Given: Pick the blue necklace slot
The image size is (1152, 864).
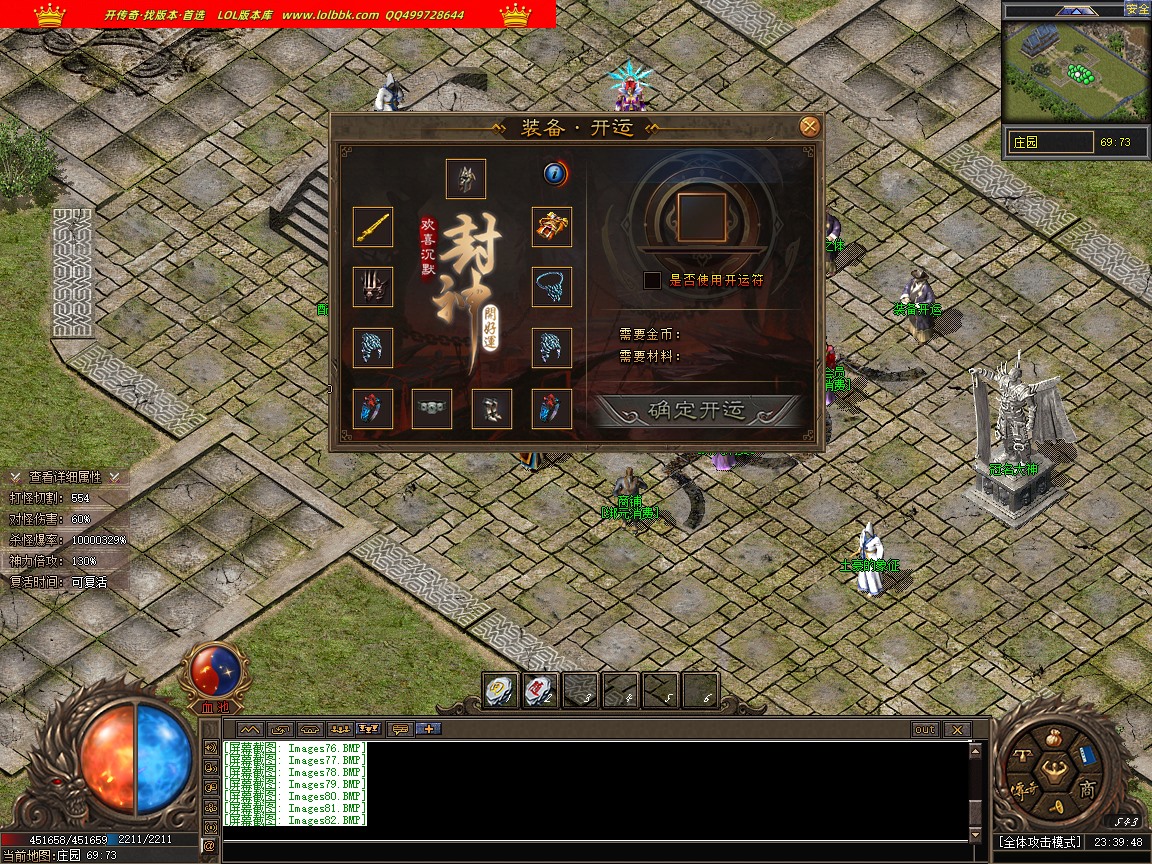Looking at the screenshot, I should coord(552,287).
